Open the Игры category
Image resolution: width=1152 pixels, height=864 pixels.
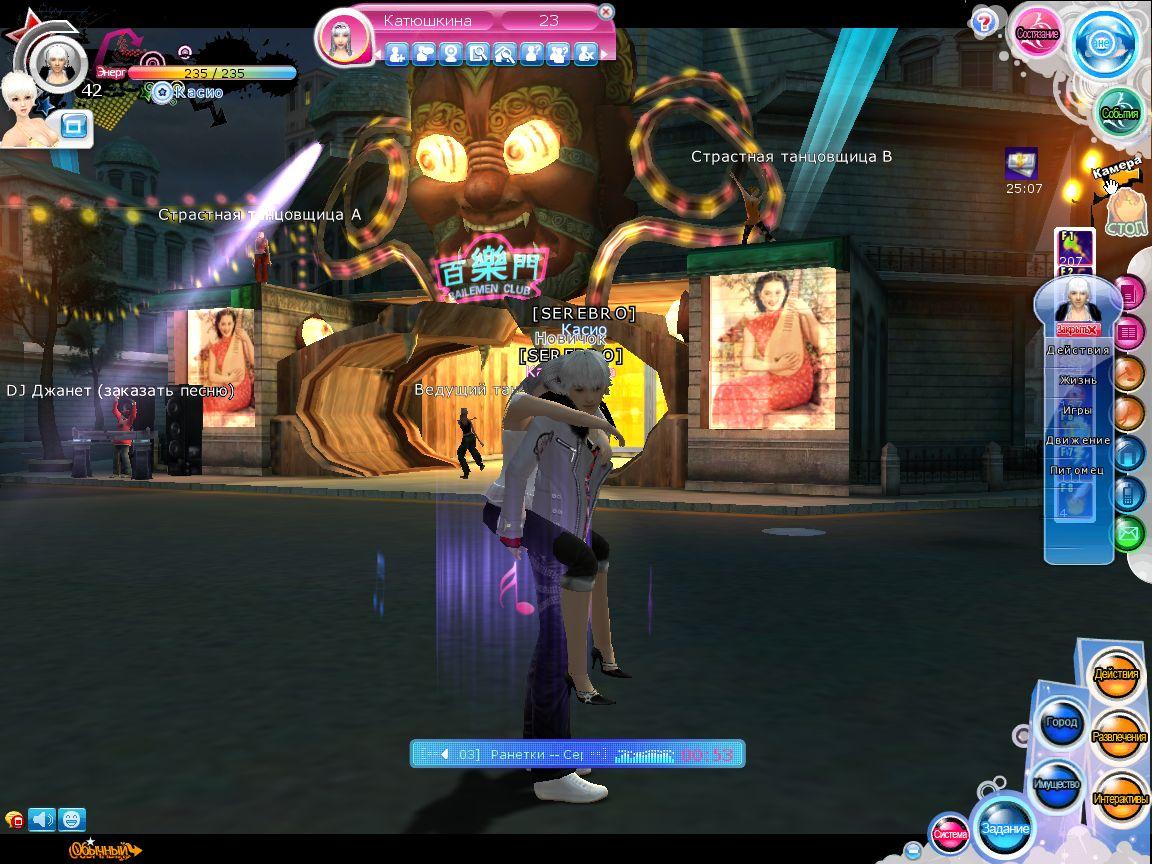click(x=1078, y=410)
